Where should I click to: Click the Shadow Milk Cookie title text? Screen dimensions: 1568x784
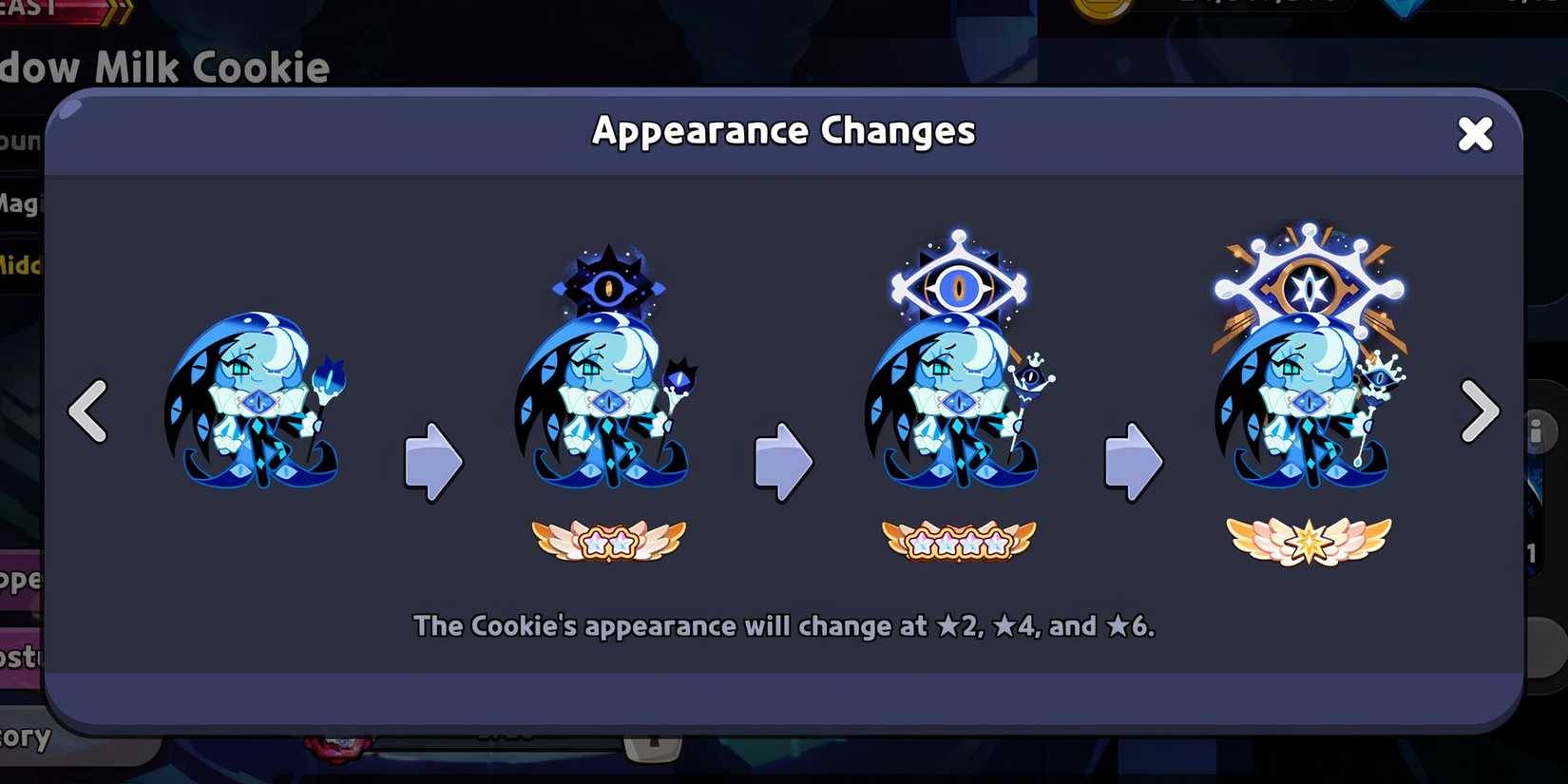[162, 67]
